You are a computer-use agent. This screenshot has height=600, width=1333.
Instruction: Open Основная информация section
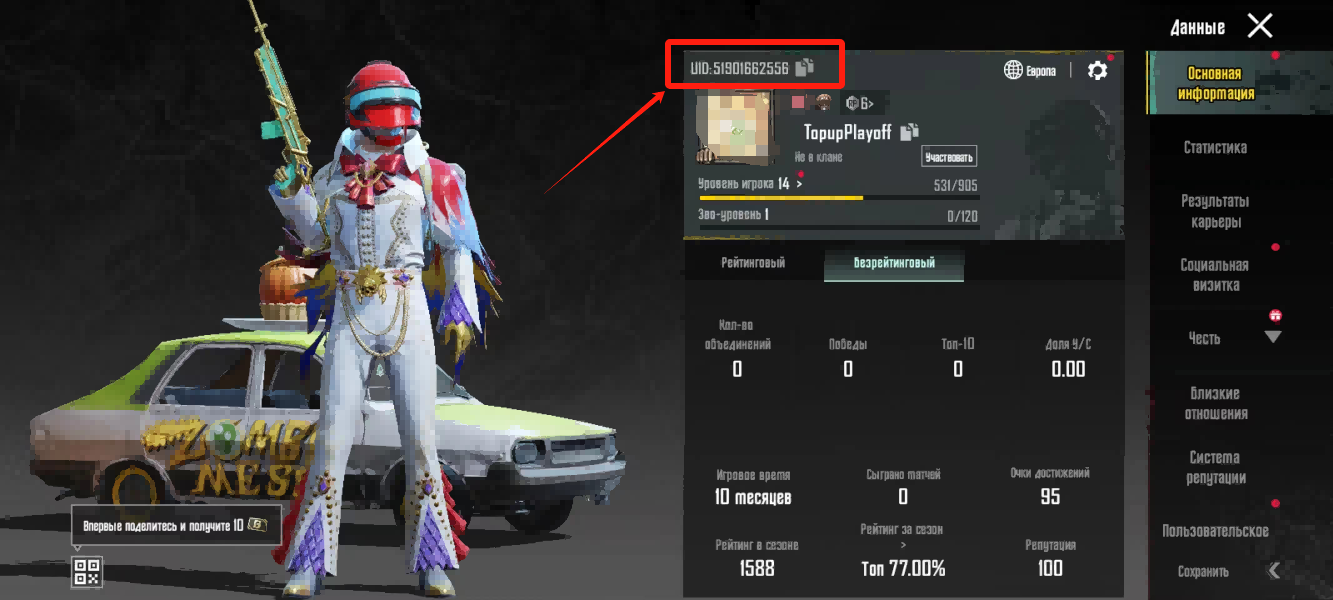pos(1215,84)
